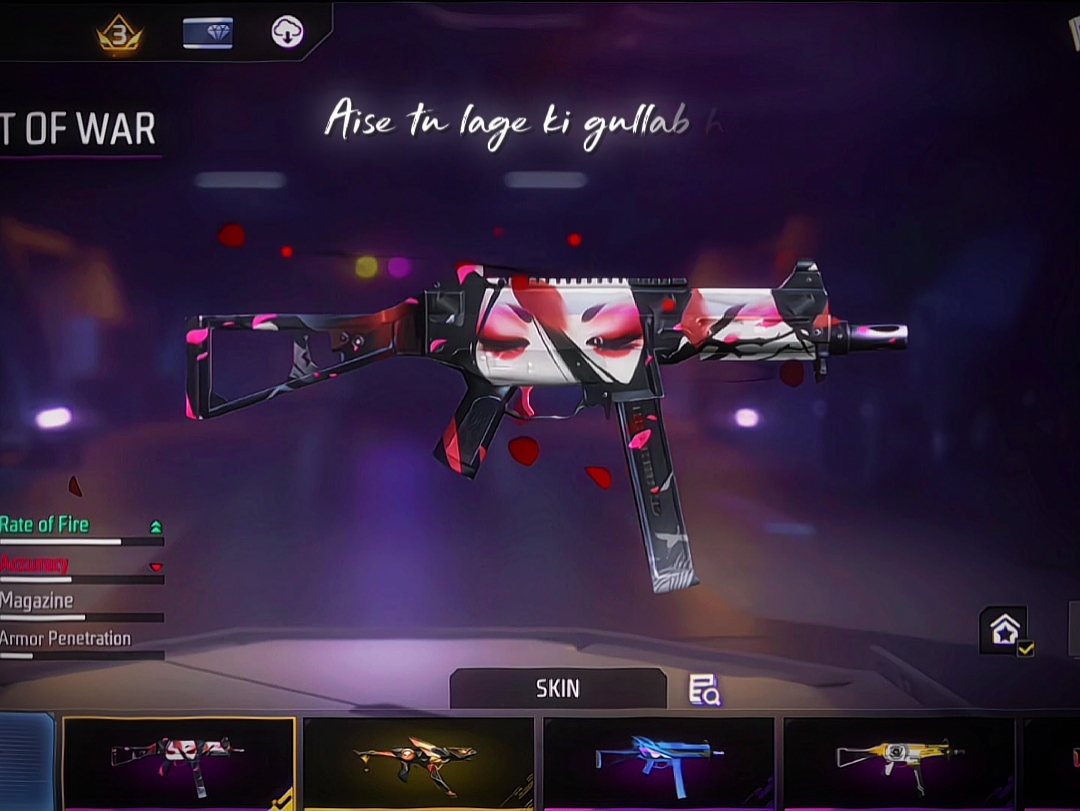The width and height of the screenshot is (1080, 811).
Task: Open the SKIN button
Action: (557, 689)
